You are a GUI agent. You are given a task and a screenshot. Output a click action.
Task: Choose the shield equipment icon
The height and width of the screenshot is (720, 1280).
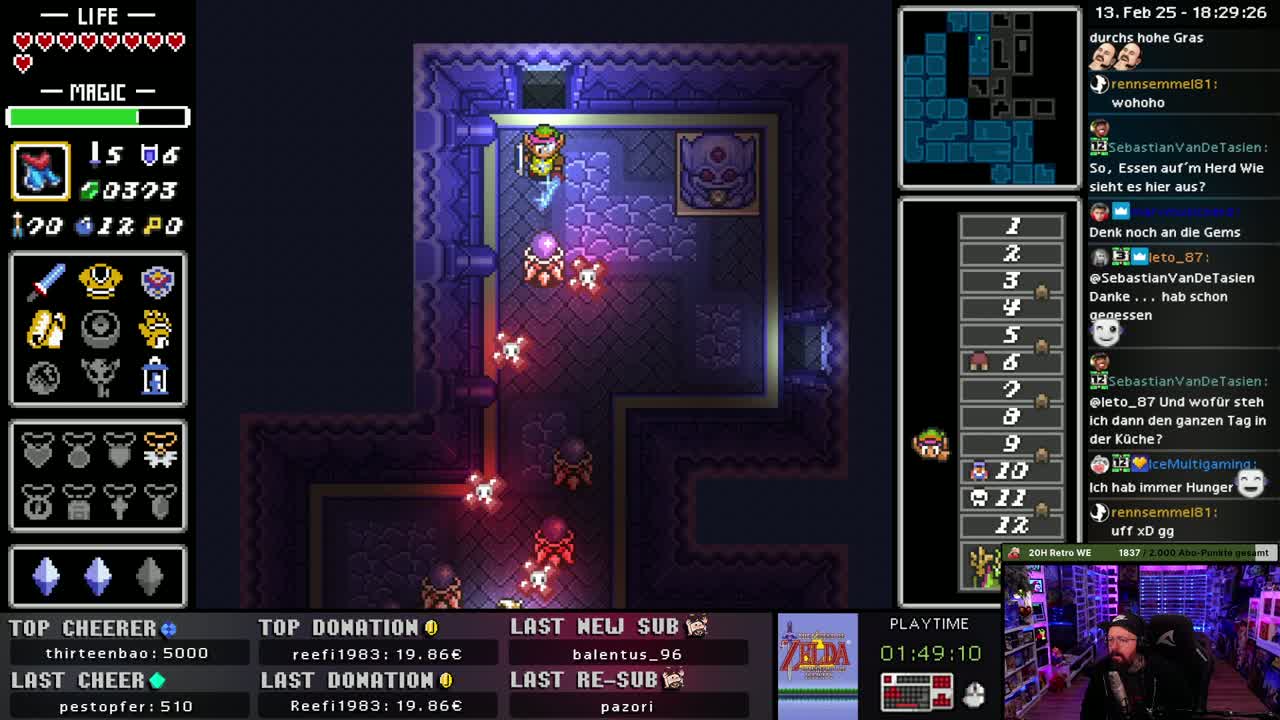click(x=157, y=282)
